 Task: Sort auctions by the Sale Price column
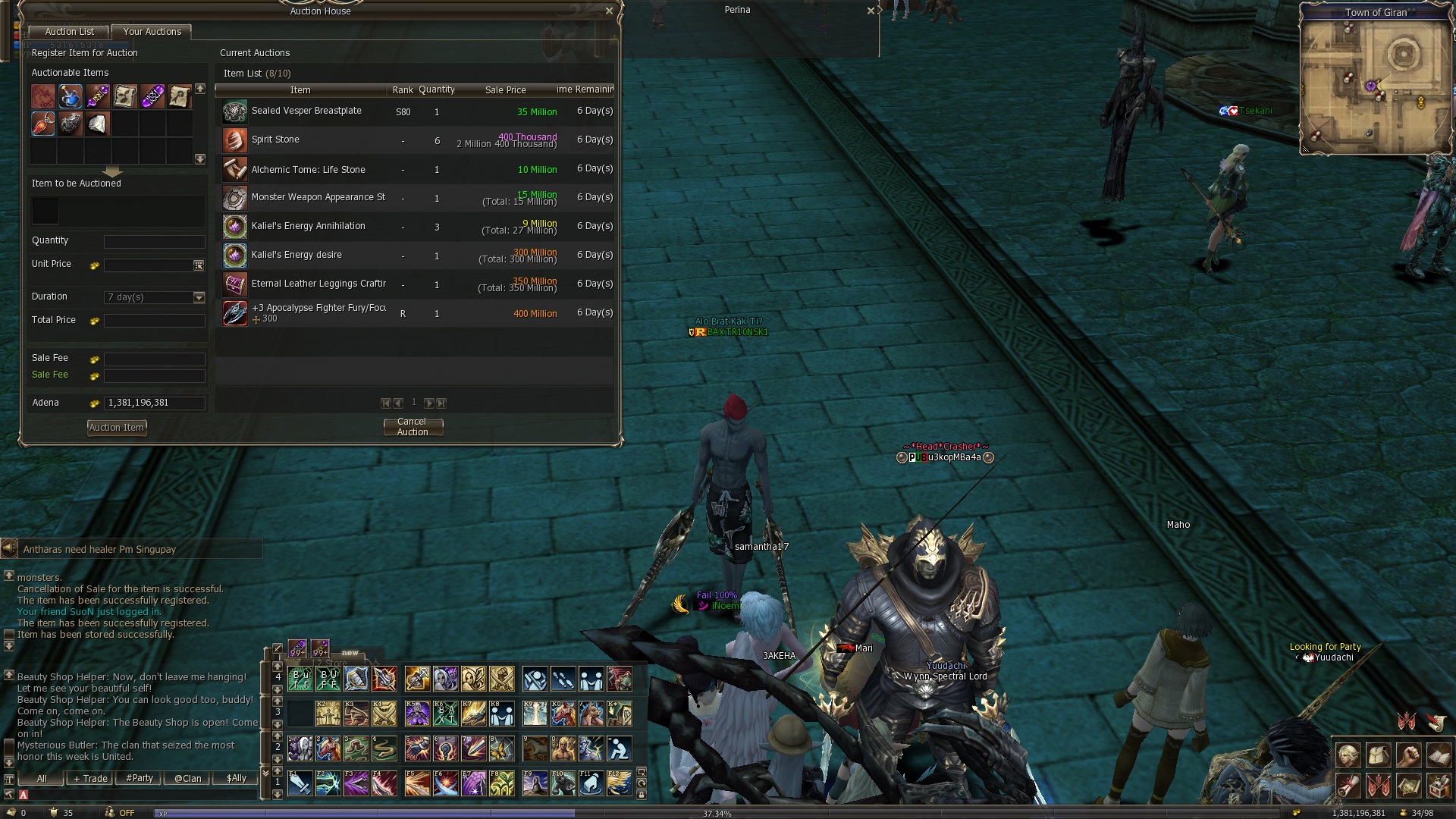[505, 90]
